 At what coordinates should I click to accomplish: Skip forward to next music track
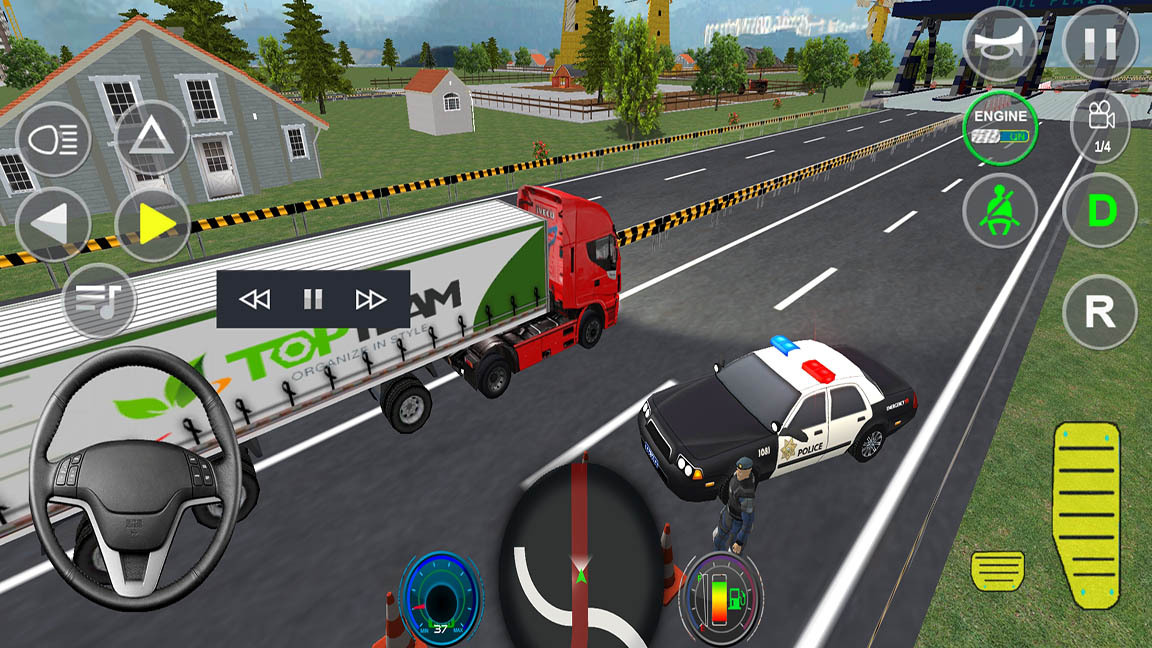[371, 299]
